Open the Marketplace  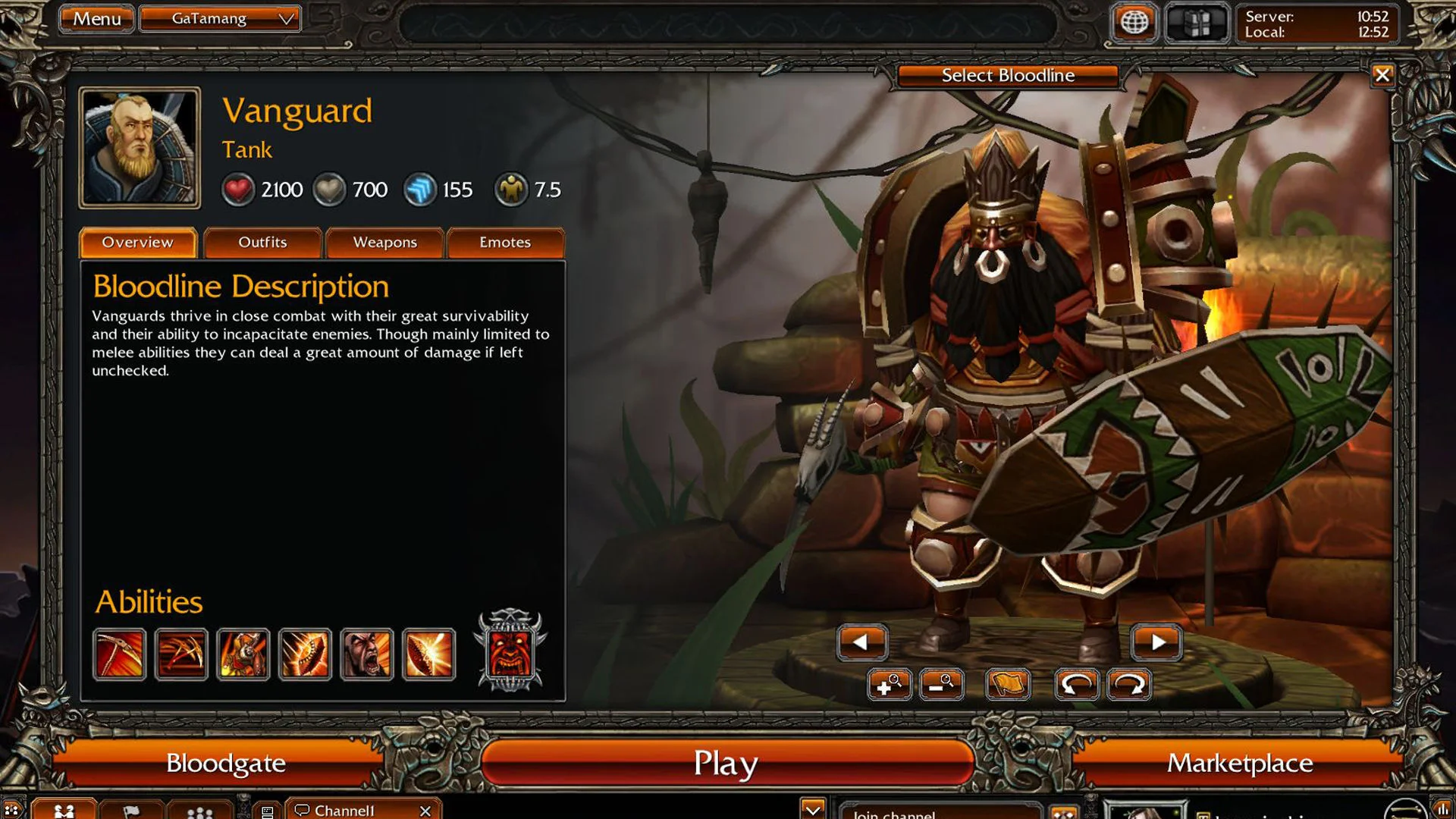[x=1241, y=763]
